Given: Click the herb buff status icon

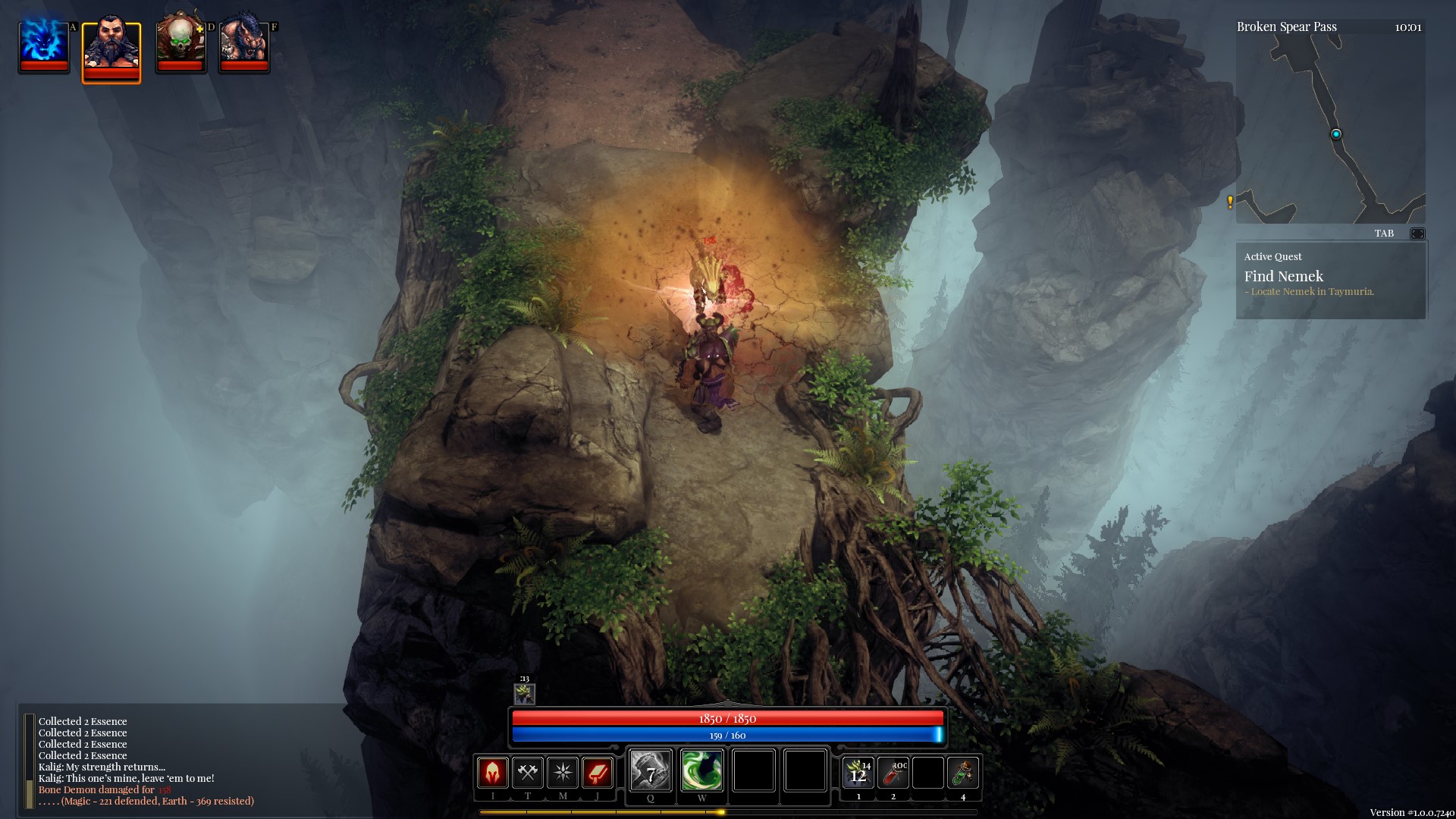Looking at the screenshot, I should 524,693.
